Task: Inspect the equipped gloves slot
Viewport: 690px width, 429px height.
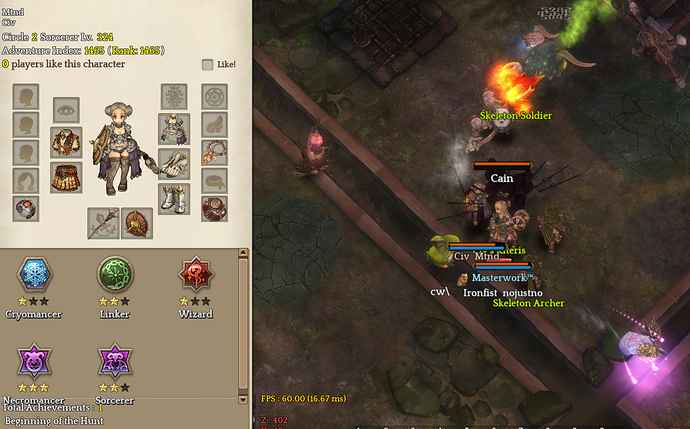Action: pyautogui.click(x=173, y=163)
